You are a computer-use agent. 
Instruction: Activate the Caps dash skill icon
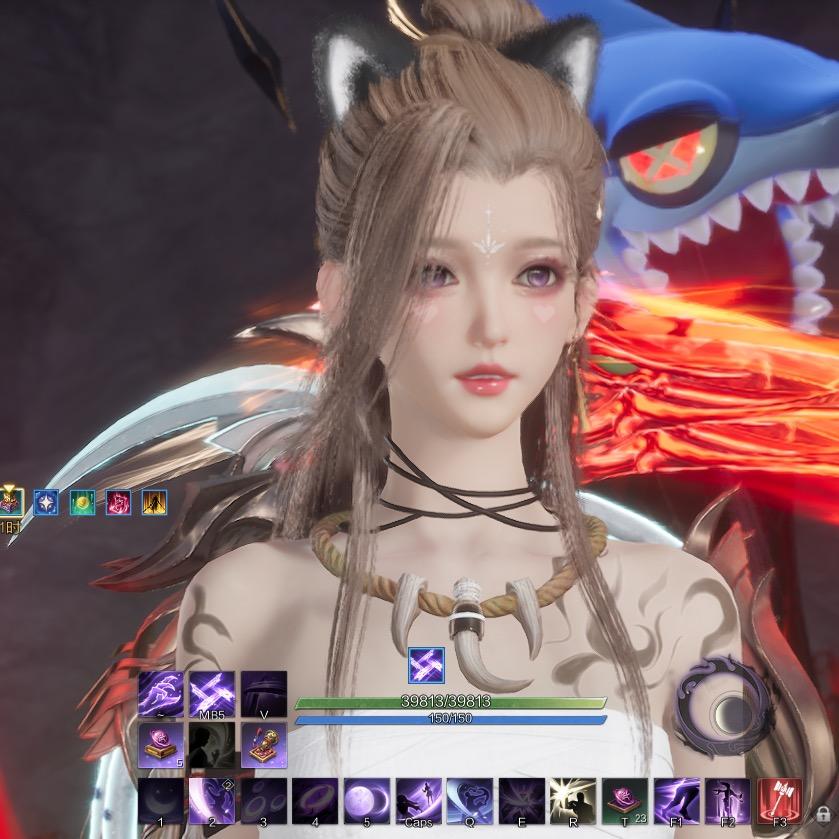coord(418,801)
